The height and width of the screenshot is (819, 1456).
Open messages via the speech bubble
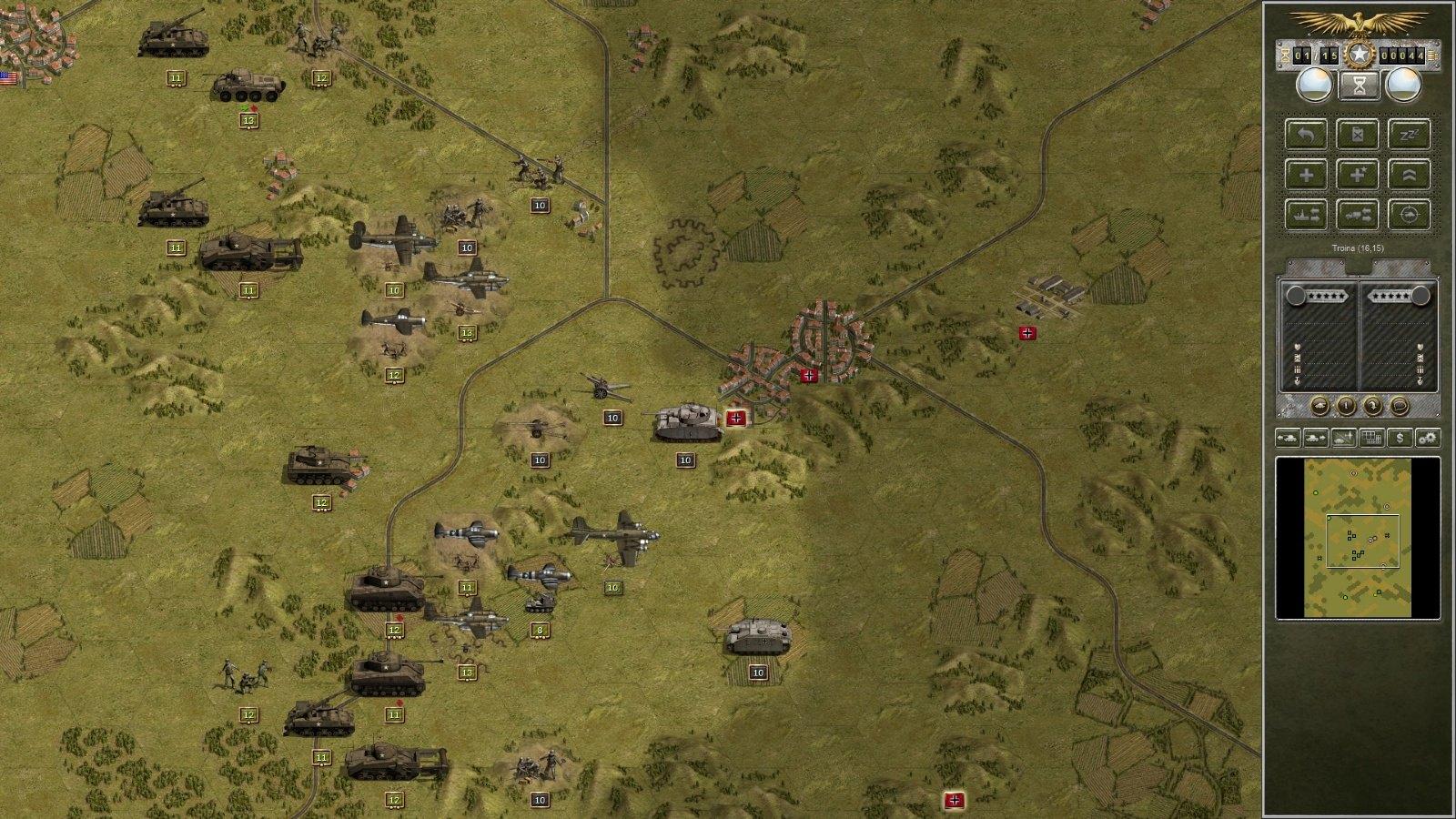point(1398,405)
